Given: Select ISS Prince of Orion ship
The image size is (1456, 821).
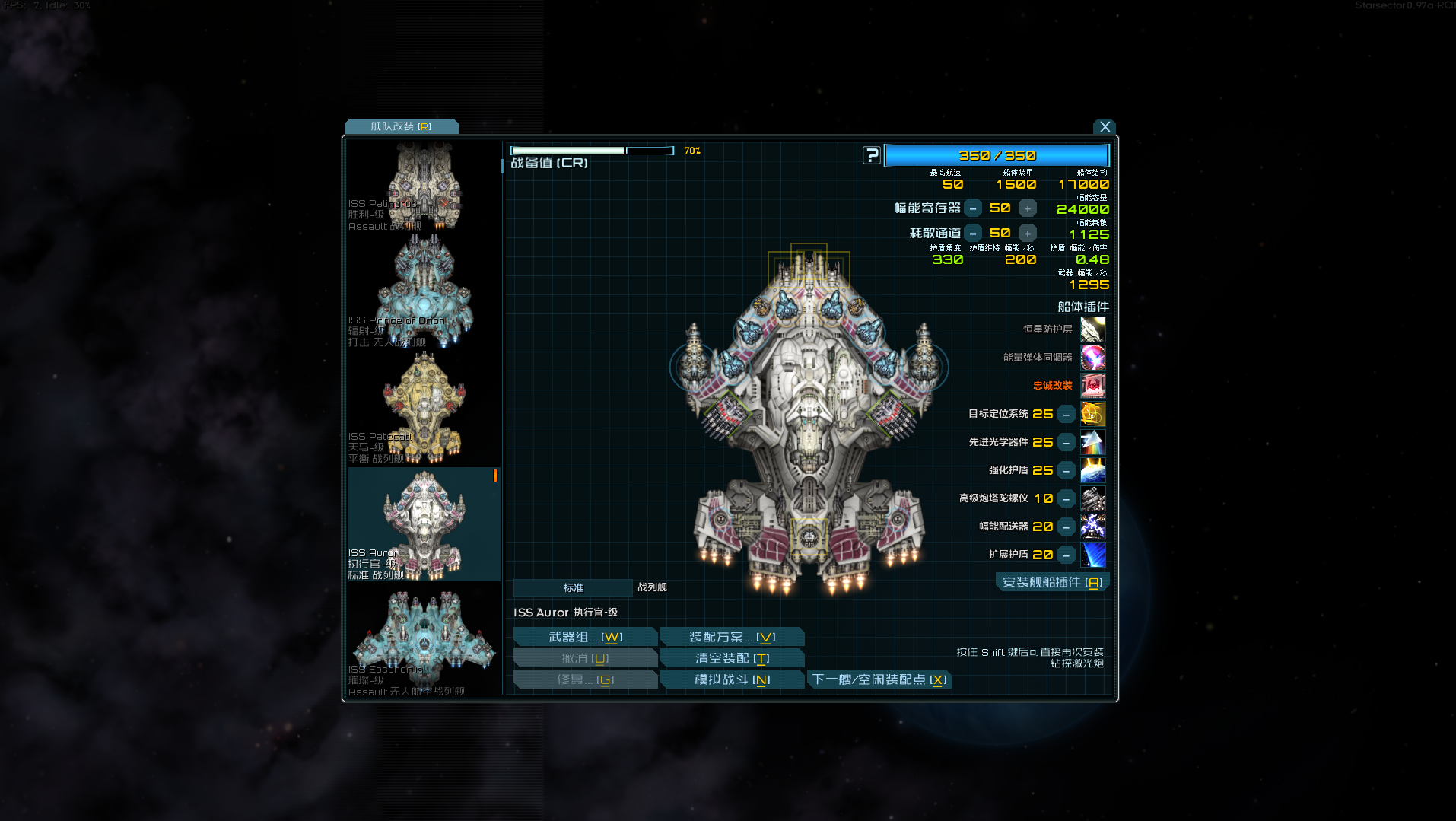Looking at the screenshot, I should (424, 293).
